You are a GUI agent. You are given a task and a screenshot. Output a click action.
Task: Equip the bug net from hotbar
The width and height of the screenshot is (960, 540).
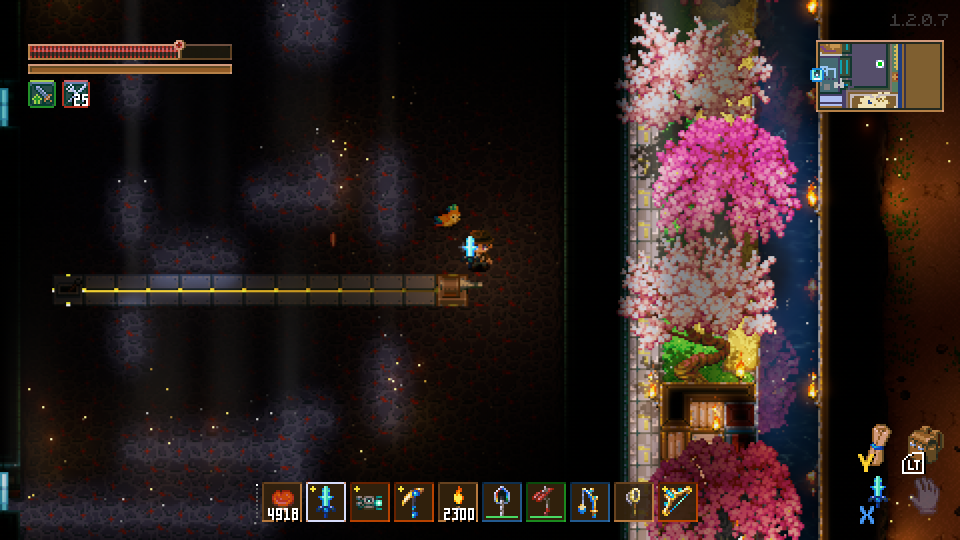634,502
